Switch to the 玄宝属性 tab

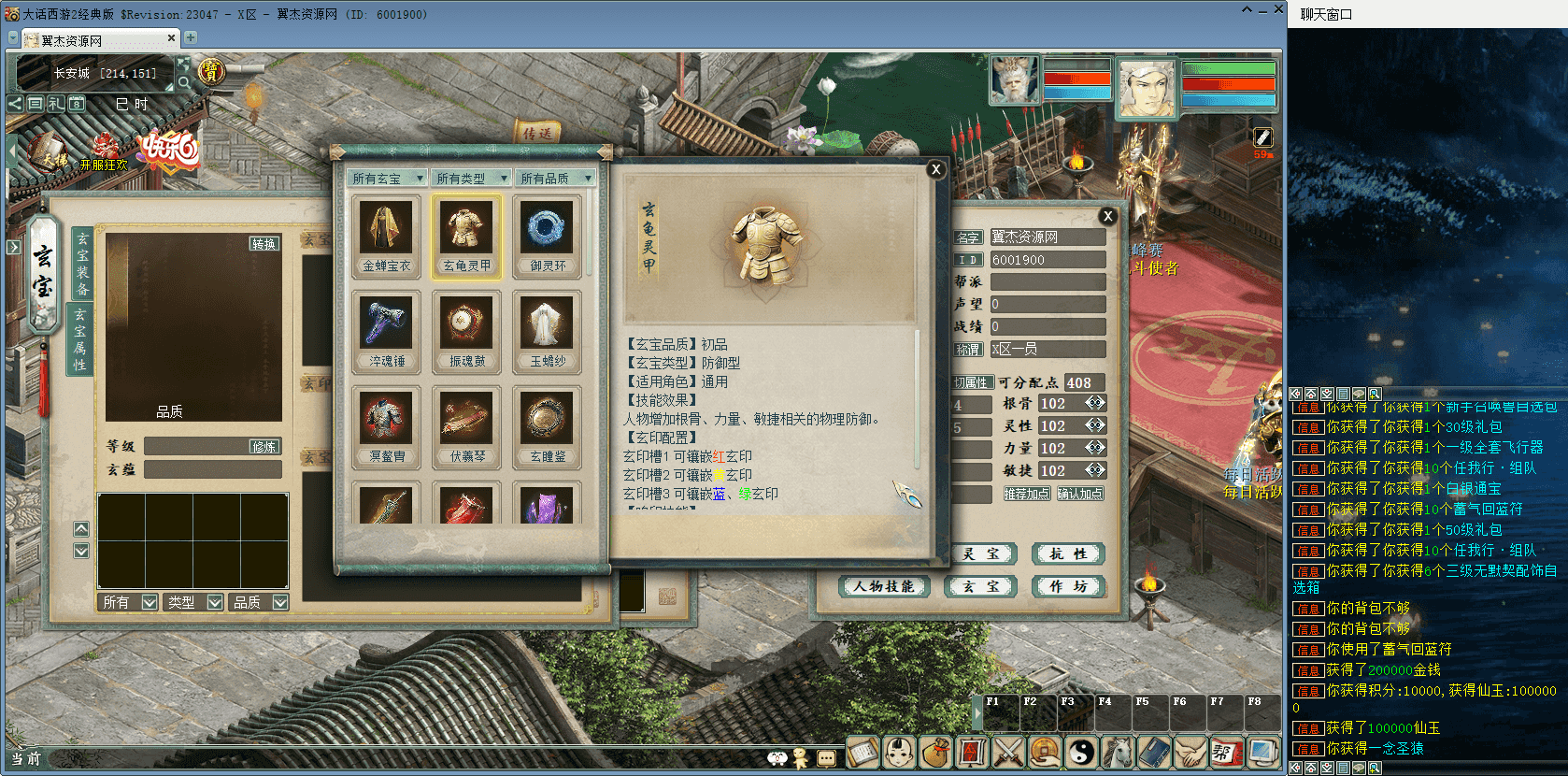click(80, 338)
